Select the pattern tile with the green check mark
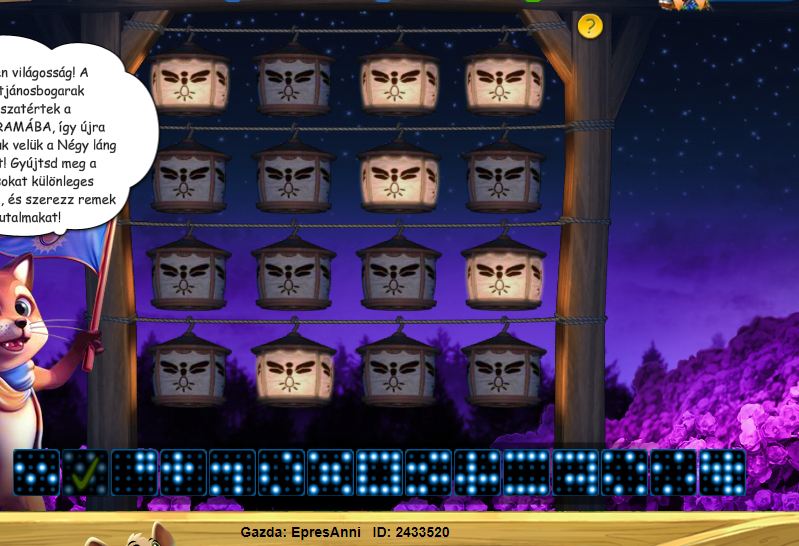The width and height of the screenshot is (799, 546). click(85, 472)
